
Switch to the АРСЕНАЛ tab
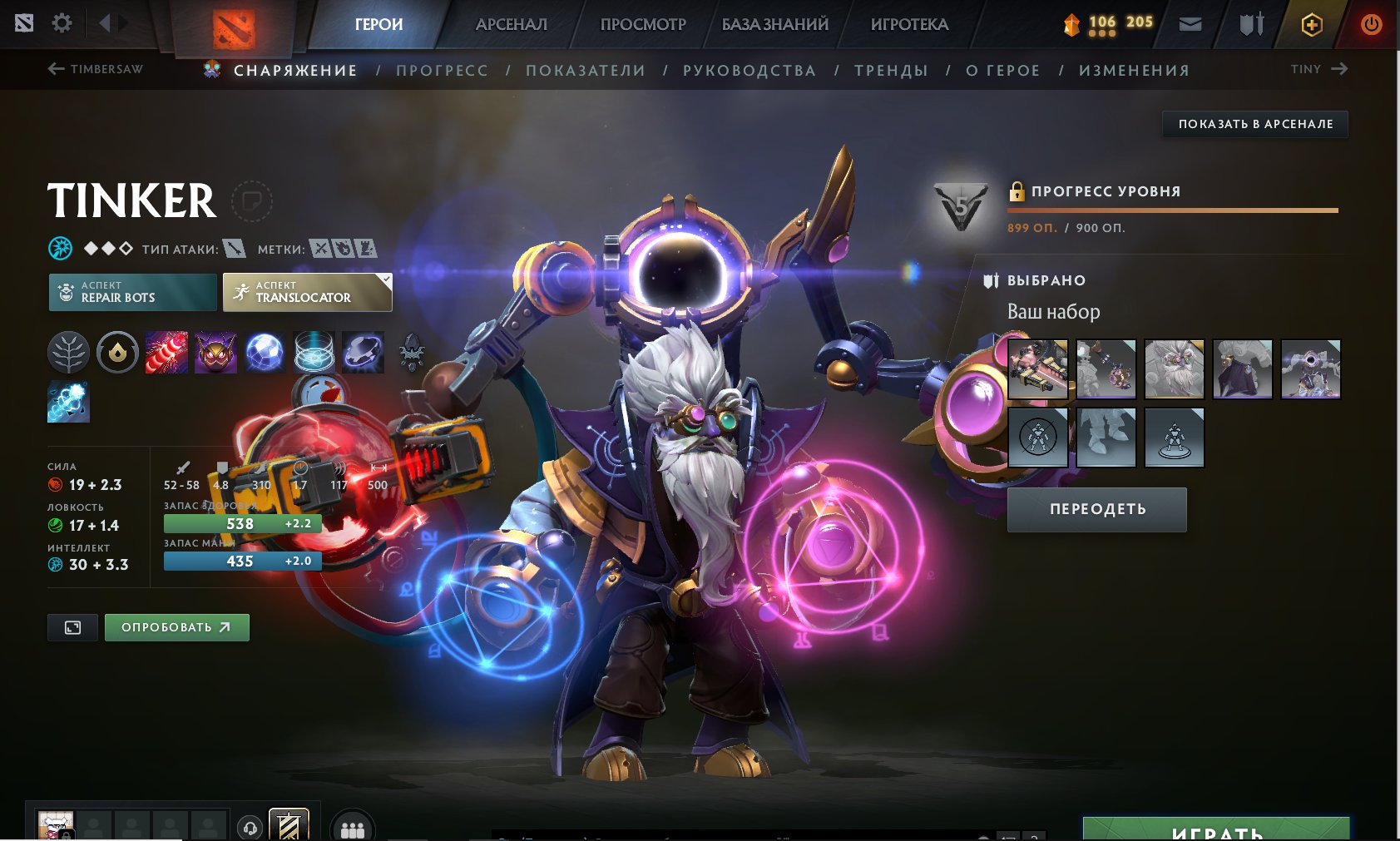[x=510, y=23]
